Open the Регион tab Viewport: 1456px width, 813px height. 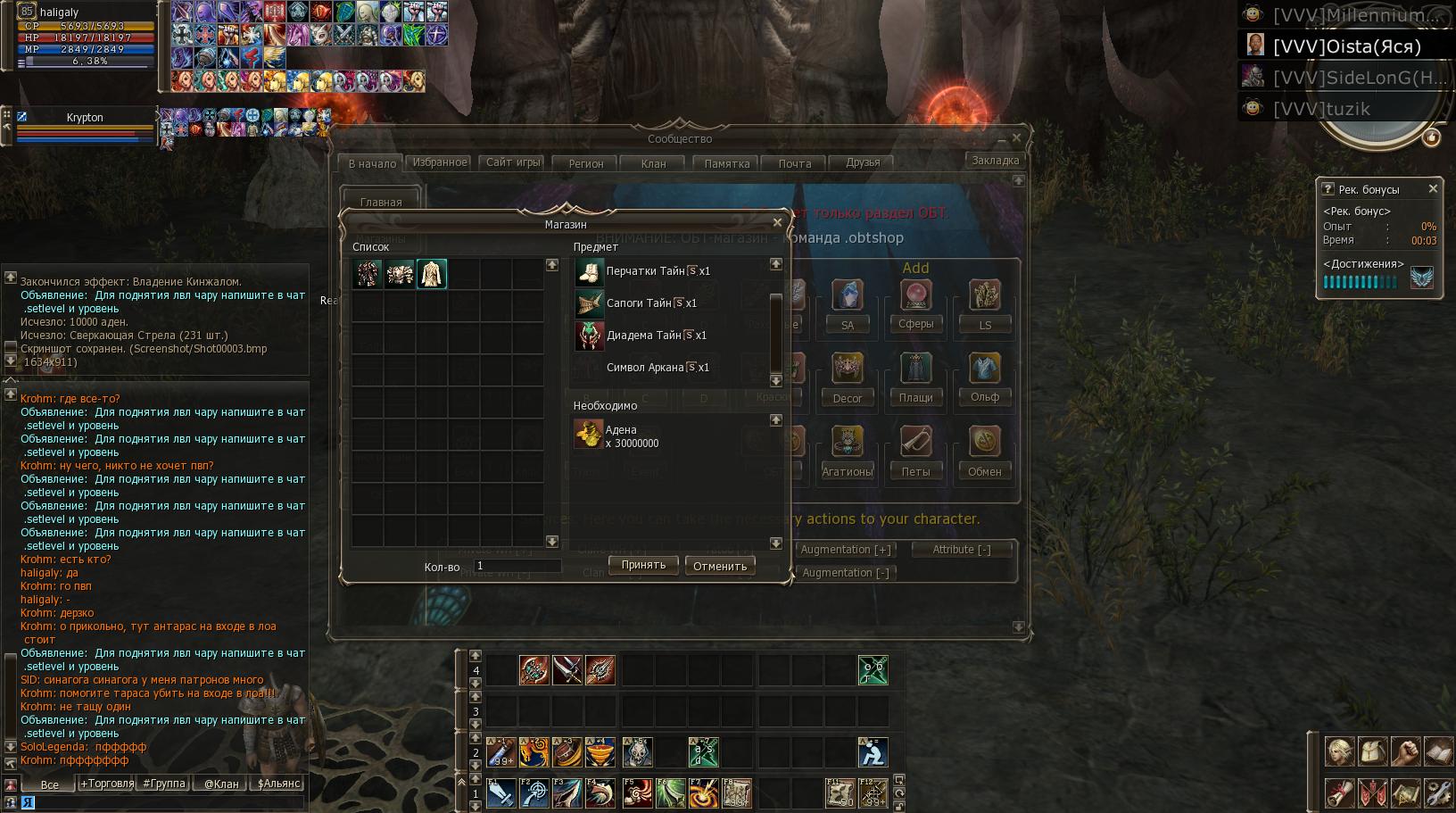tap(586, 163)
